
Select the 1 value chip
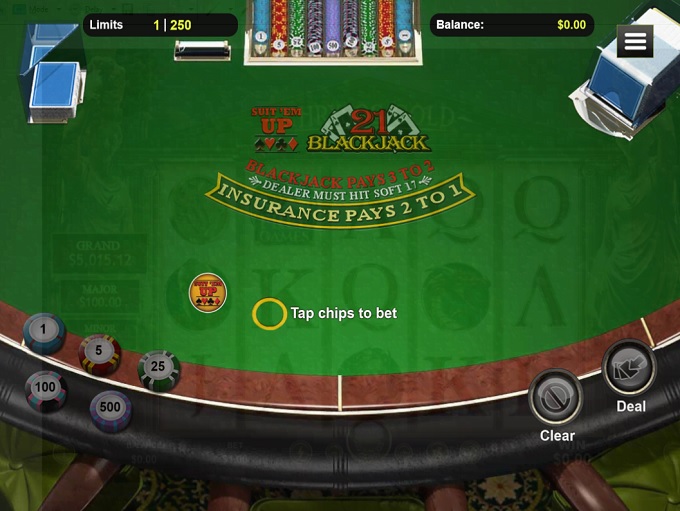tap(44, 331)
